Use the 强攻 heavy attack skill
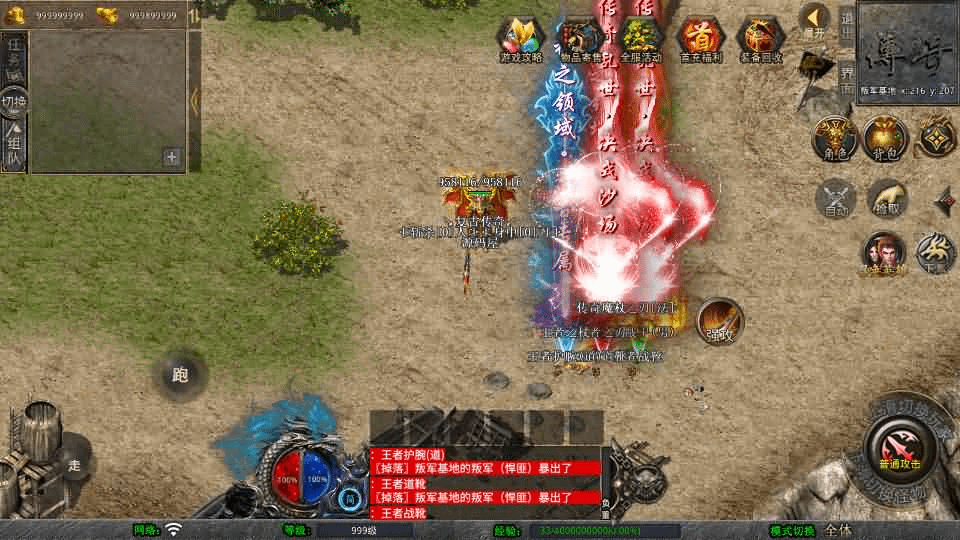 coord(719,321)
